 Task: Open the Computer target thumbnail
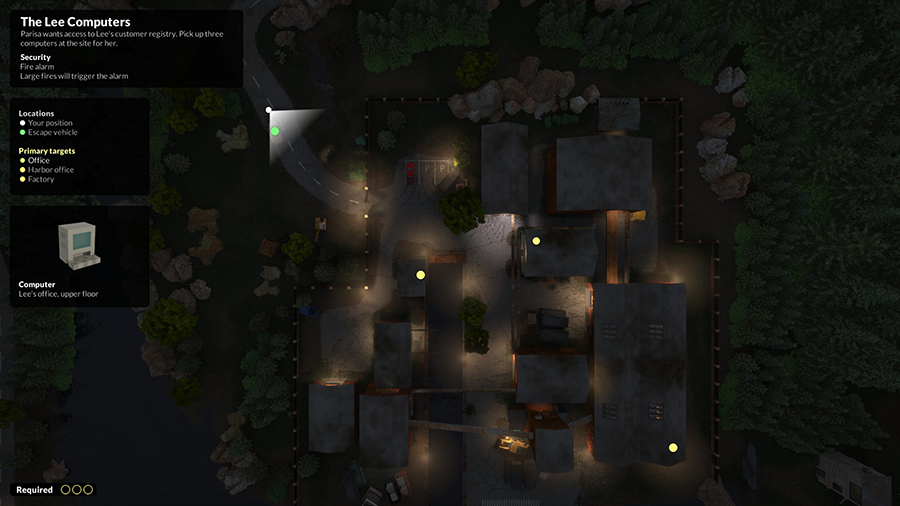pos(79,245)
